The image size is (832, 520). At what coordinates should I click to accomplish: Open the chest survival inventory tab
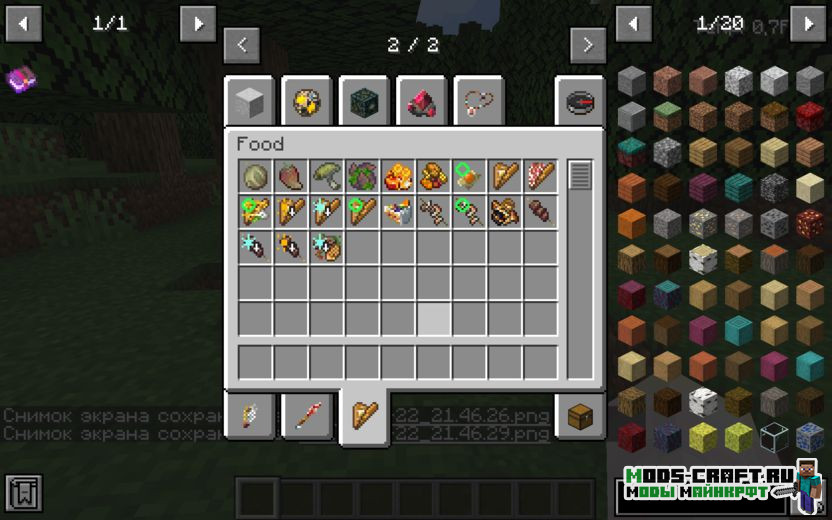[580, 415]
